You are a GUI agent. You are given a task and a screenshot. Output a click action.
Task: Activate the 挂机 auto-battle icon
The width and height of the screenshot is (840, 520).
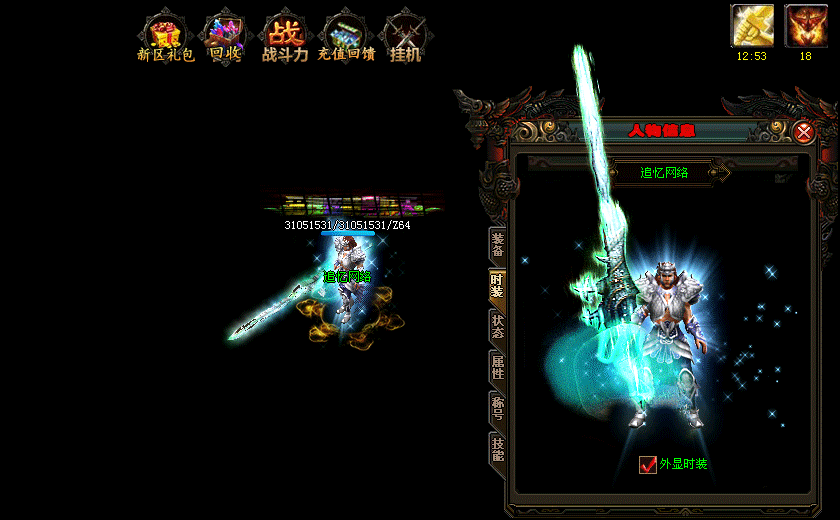tap(405, 37)
